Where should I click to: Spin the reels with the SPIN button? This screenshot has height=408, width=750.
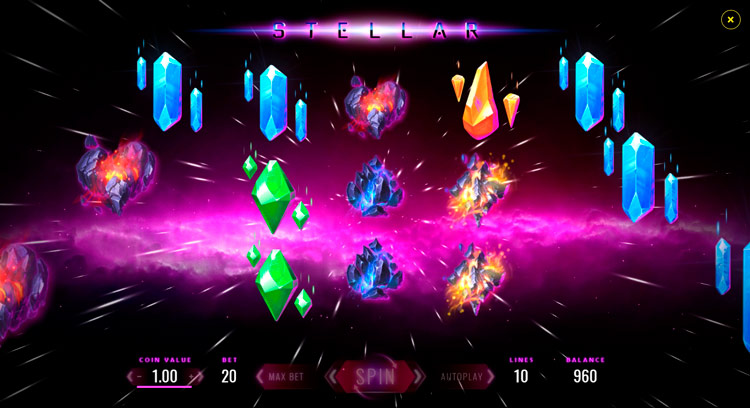click(x=375, y=377)
